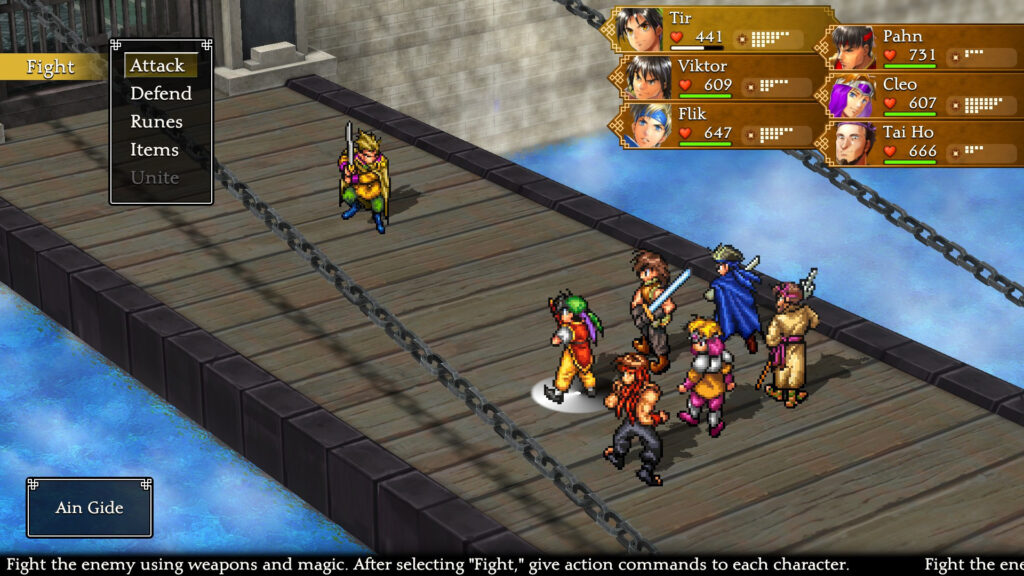Select Viktor's party status panel

point(722,77)
